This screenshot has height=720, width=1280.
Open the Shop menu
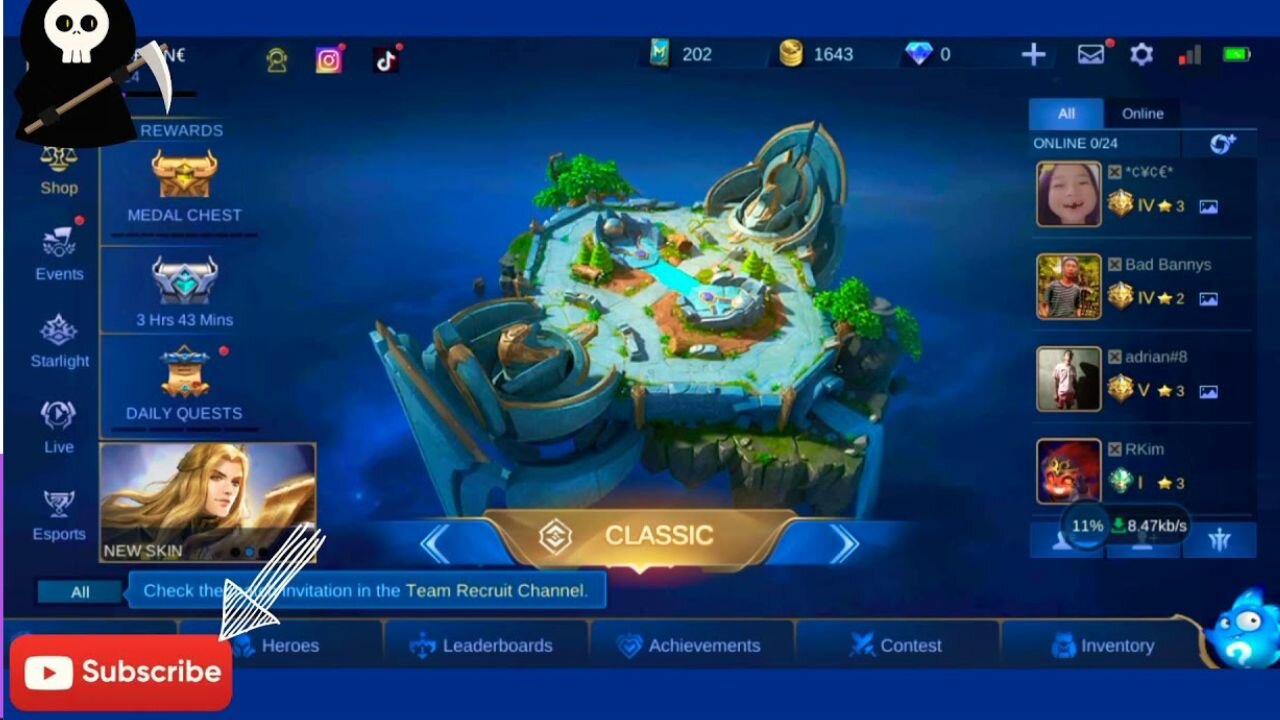coord(59,170)
